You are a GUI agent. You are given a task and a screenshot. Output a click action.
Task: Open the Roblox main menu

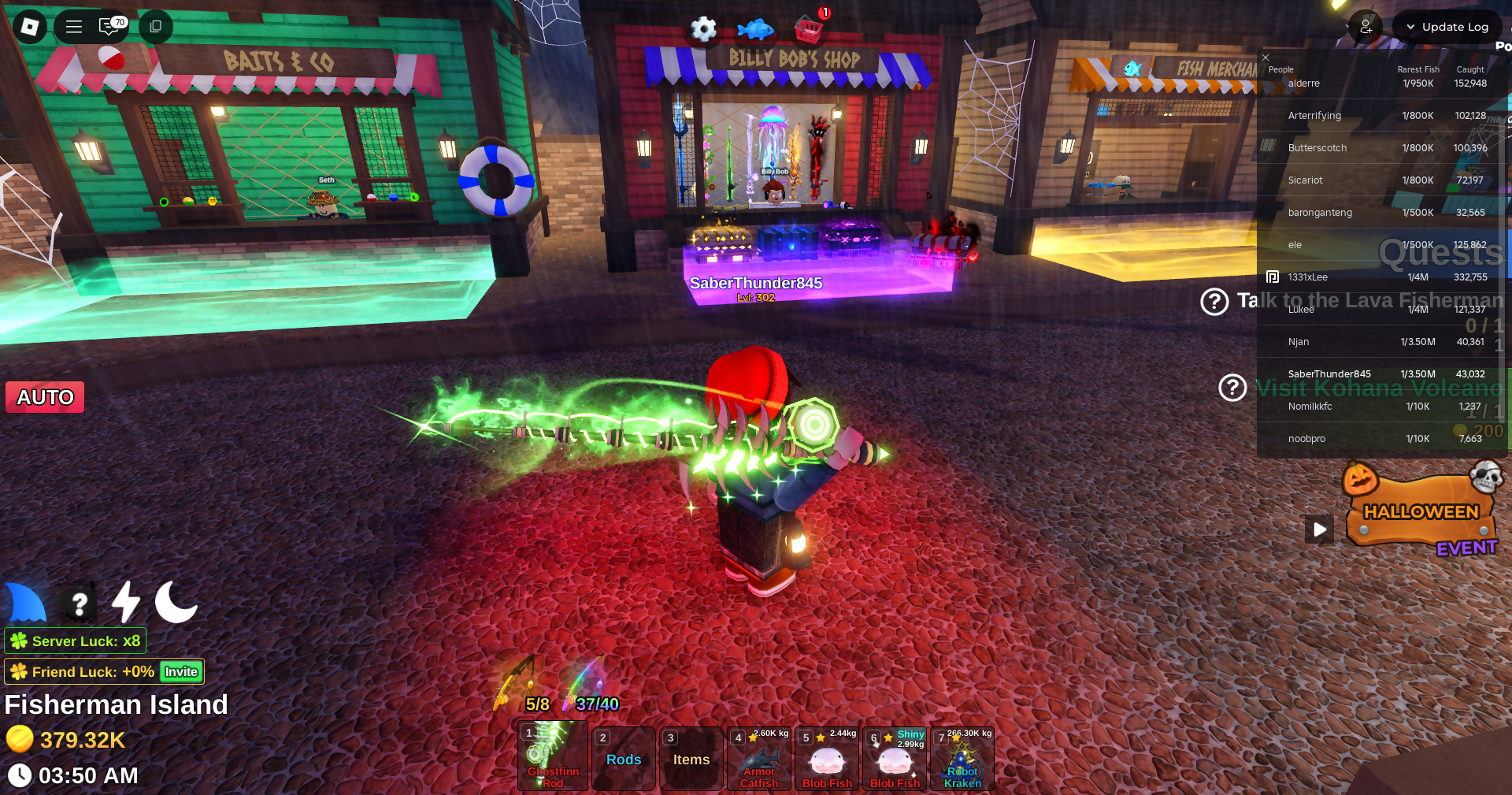[30, 27]
